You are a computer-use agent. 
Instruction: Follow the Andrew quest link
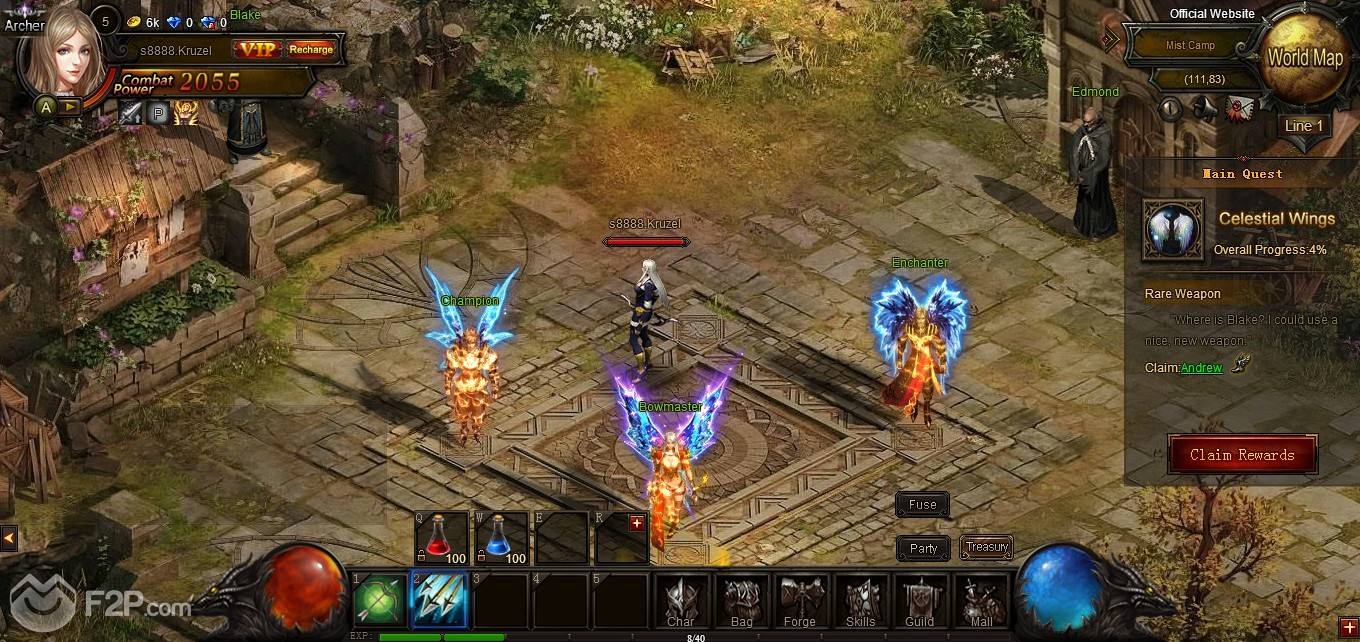click(1201, 368)
